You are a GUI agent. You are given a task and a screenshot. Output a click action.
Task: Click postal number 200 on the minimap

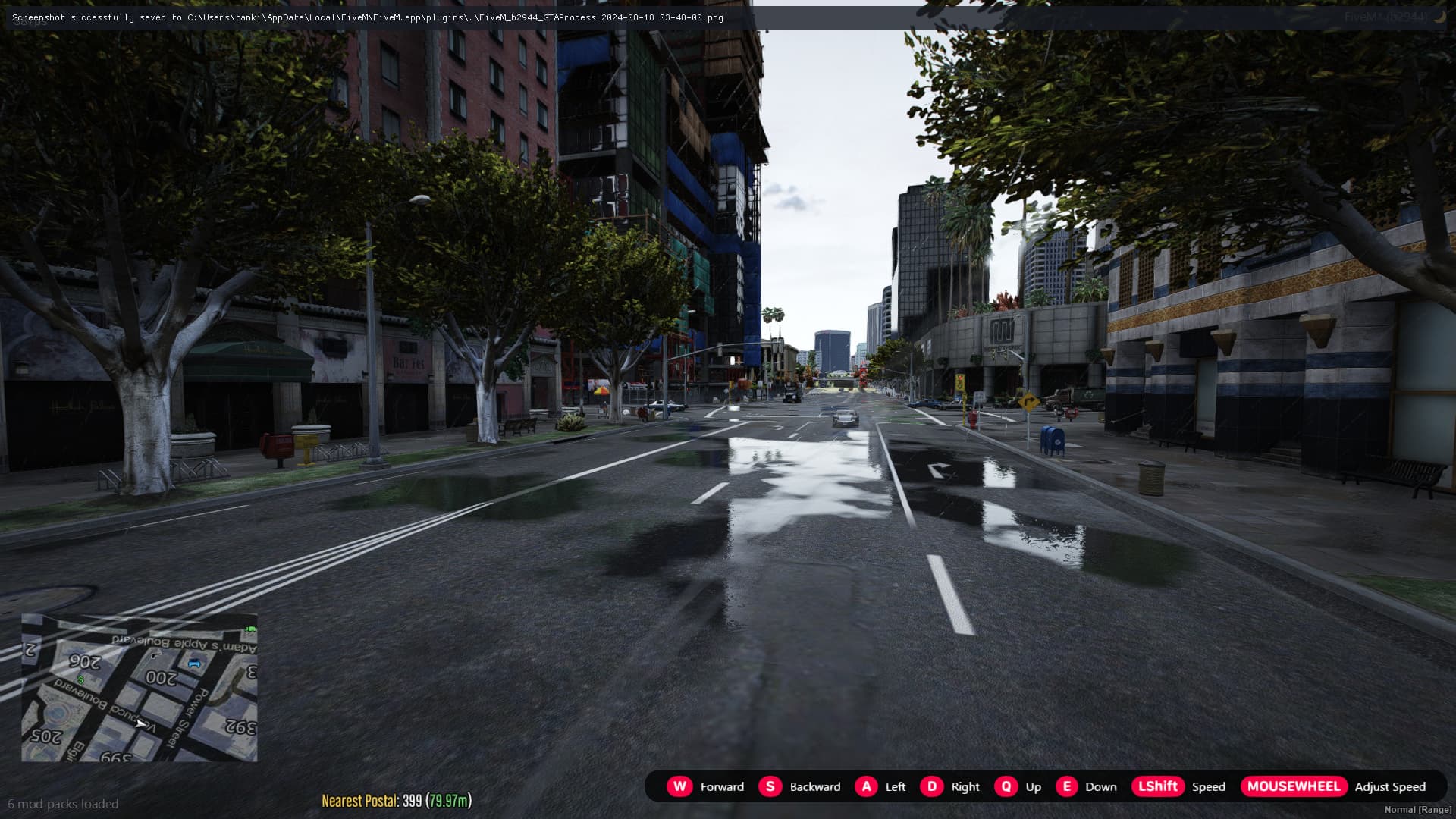tap(162, 676)
